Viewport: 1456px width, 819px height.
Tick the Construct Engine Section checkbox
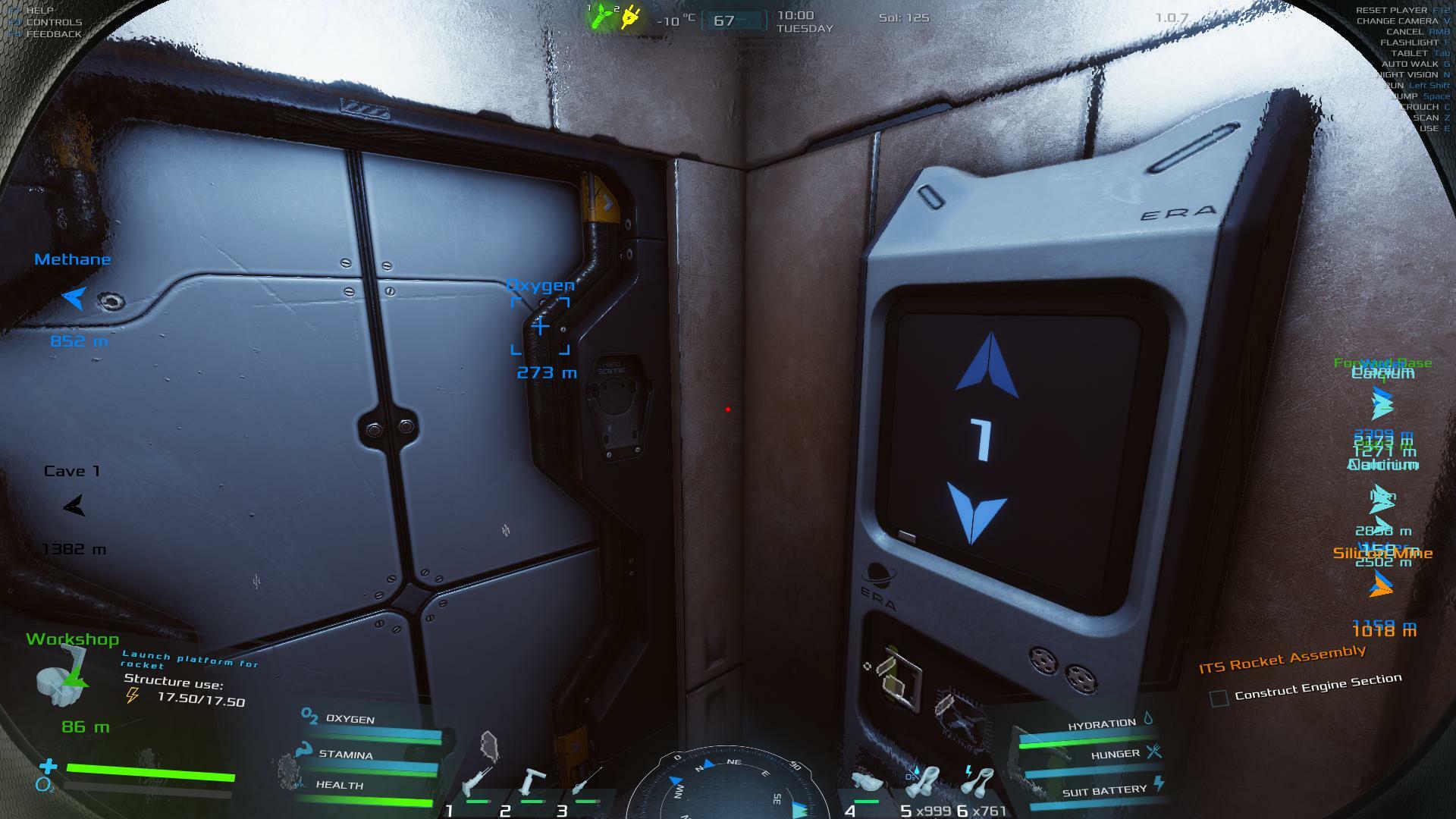click(x=1219, y=698)
